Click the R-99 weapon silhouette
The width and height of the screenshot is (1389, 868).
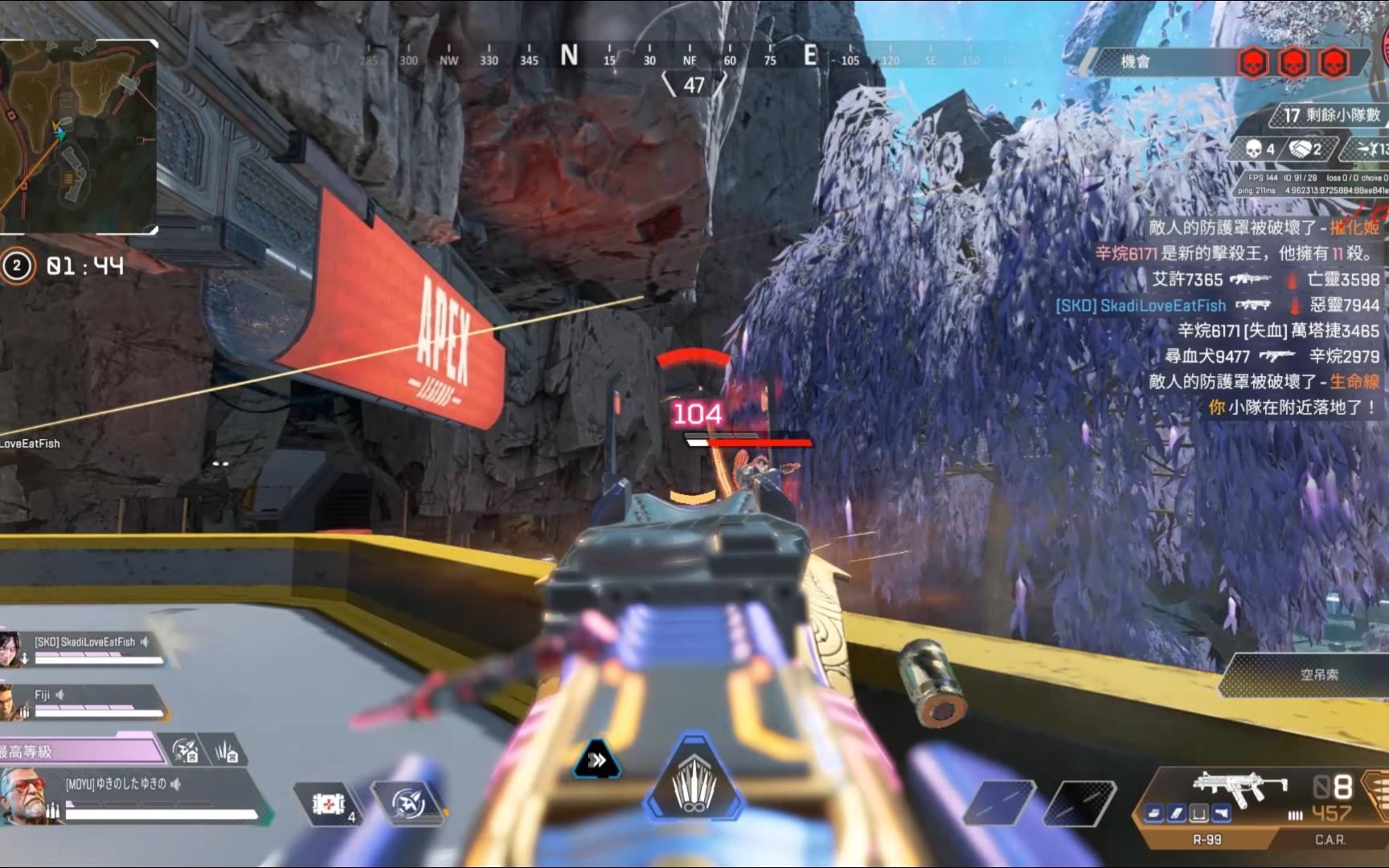pyautogui.click(x=1239, y=784)
